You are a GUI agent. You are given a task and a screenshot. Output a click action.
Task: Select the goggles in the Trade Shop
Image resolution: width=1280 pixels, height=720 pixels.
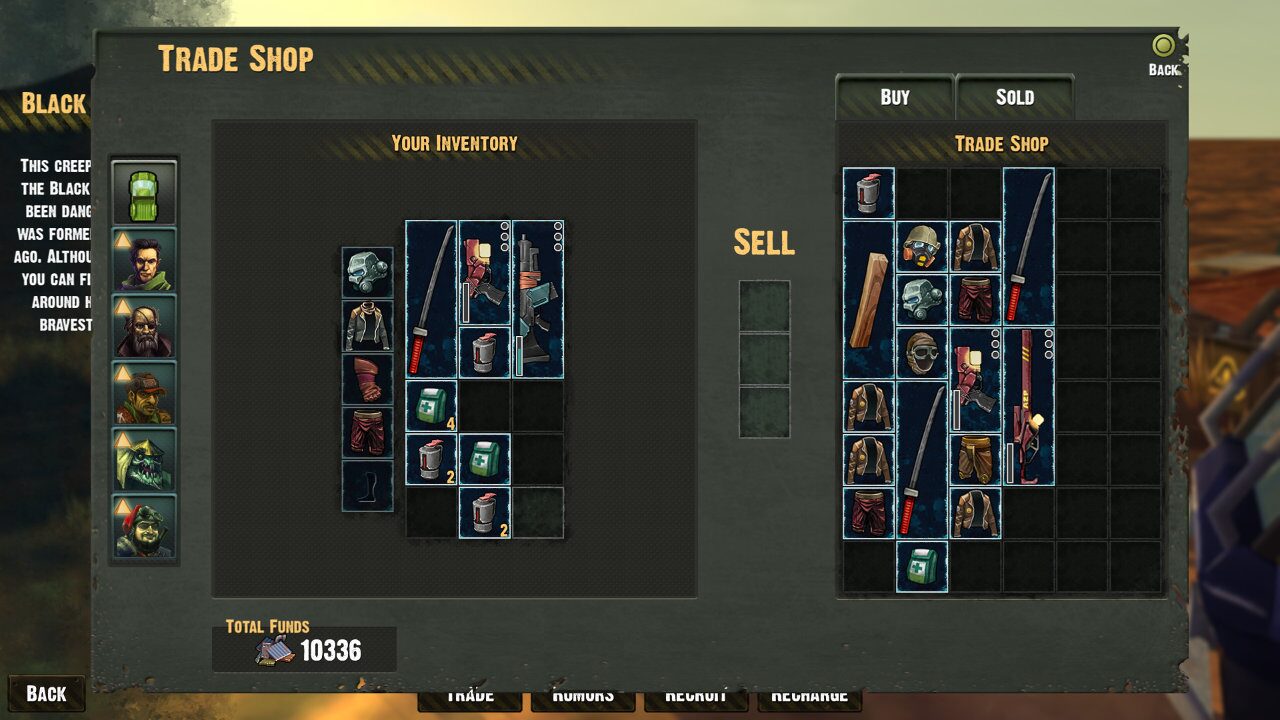(921, 350)
